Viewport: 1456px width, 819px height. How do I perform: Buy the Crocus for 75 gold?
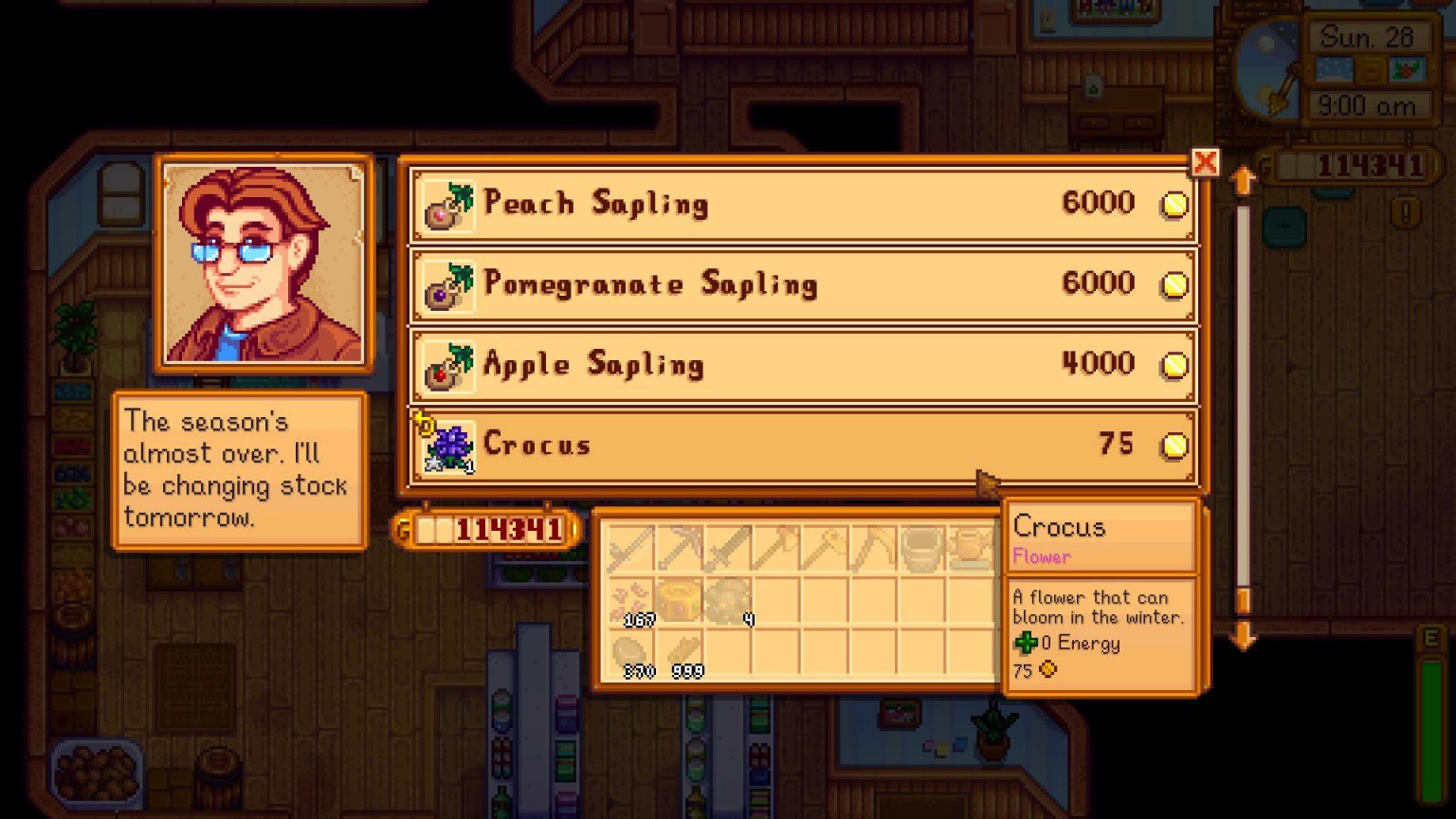pyautogui.click(x=806, y=443)
